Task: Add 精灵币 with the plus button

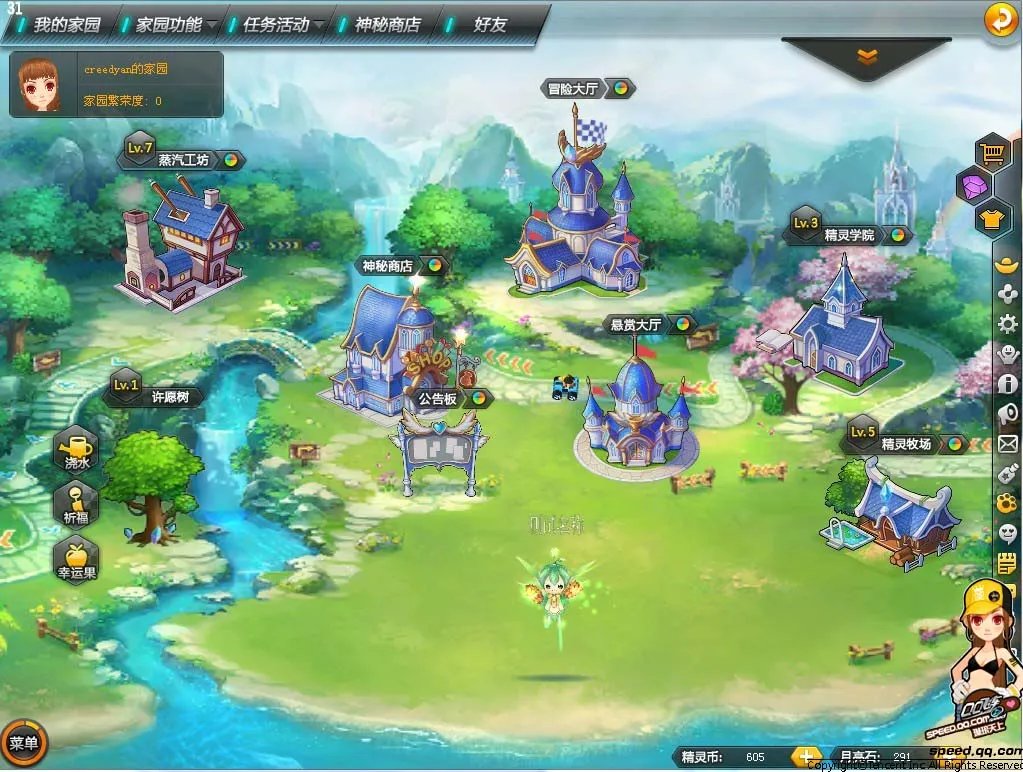Action: (x=805, y=756)
